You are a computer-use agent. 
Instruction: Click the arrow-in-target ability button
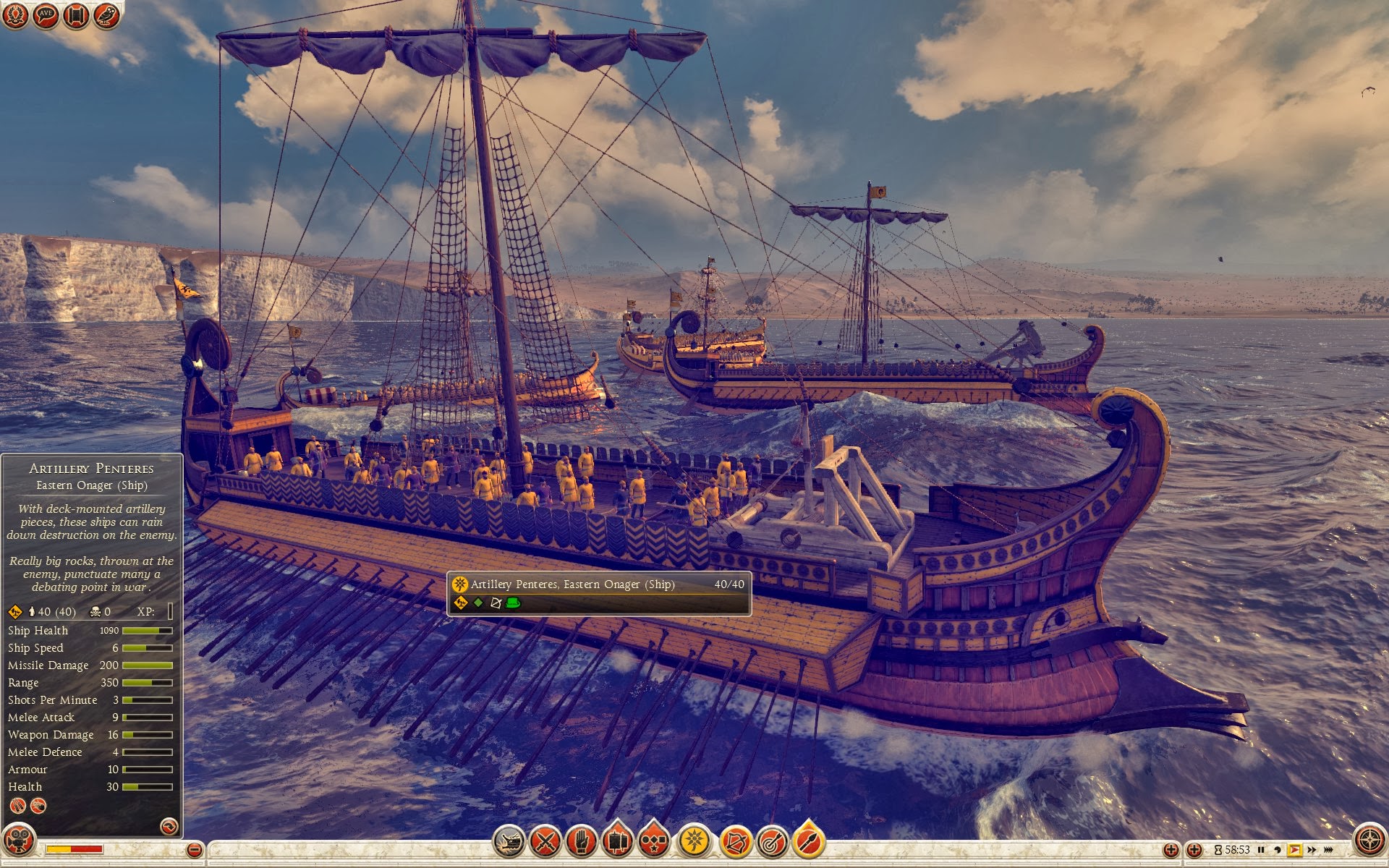click(772, 841)
